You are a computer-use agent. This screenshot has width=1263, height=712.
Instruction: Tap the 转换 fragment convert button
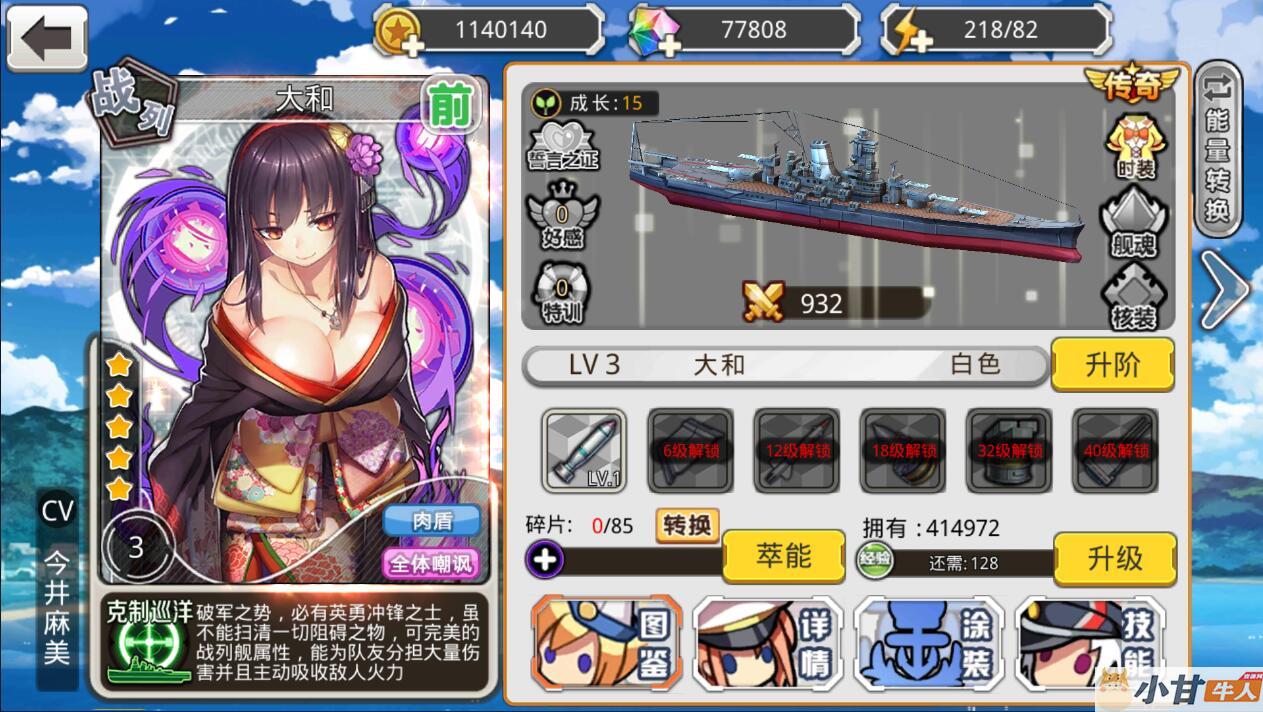687,525
